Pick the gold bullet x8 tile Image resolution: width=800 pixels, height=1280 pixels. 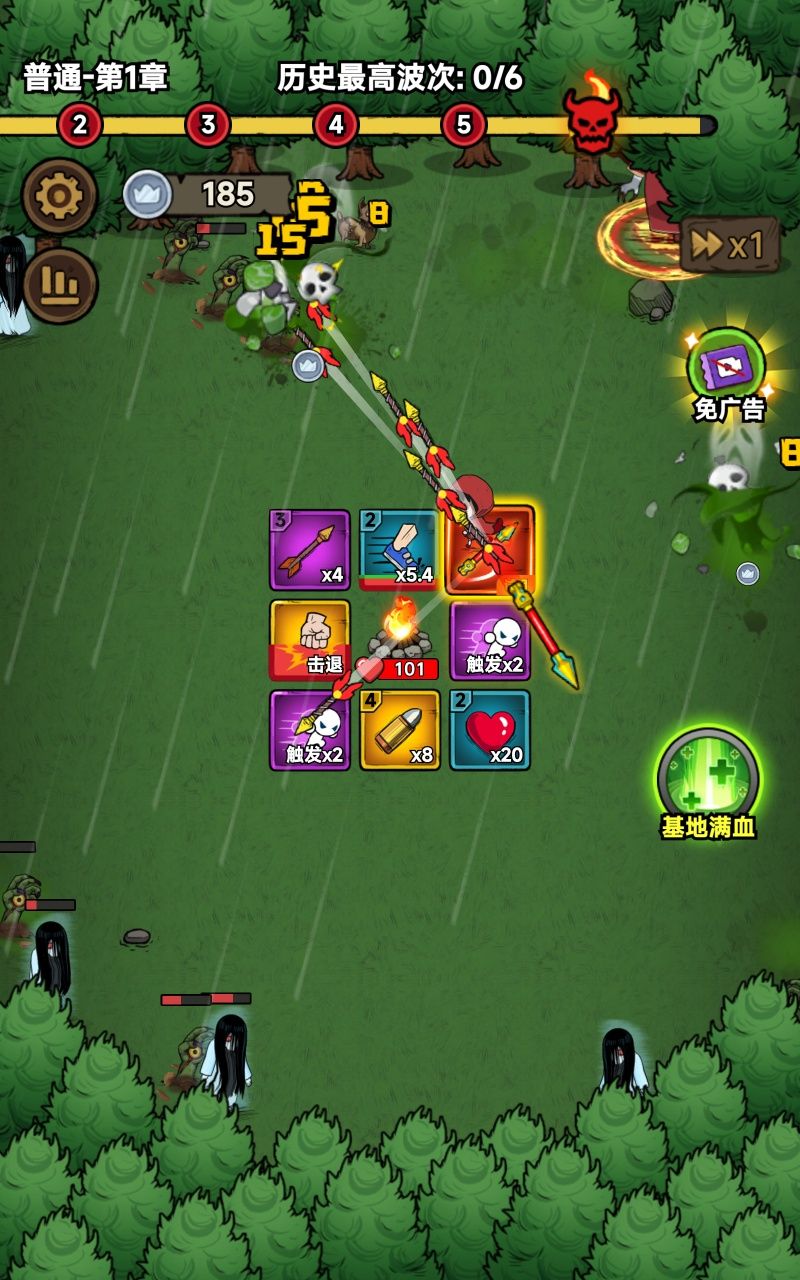point(400,730)
